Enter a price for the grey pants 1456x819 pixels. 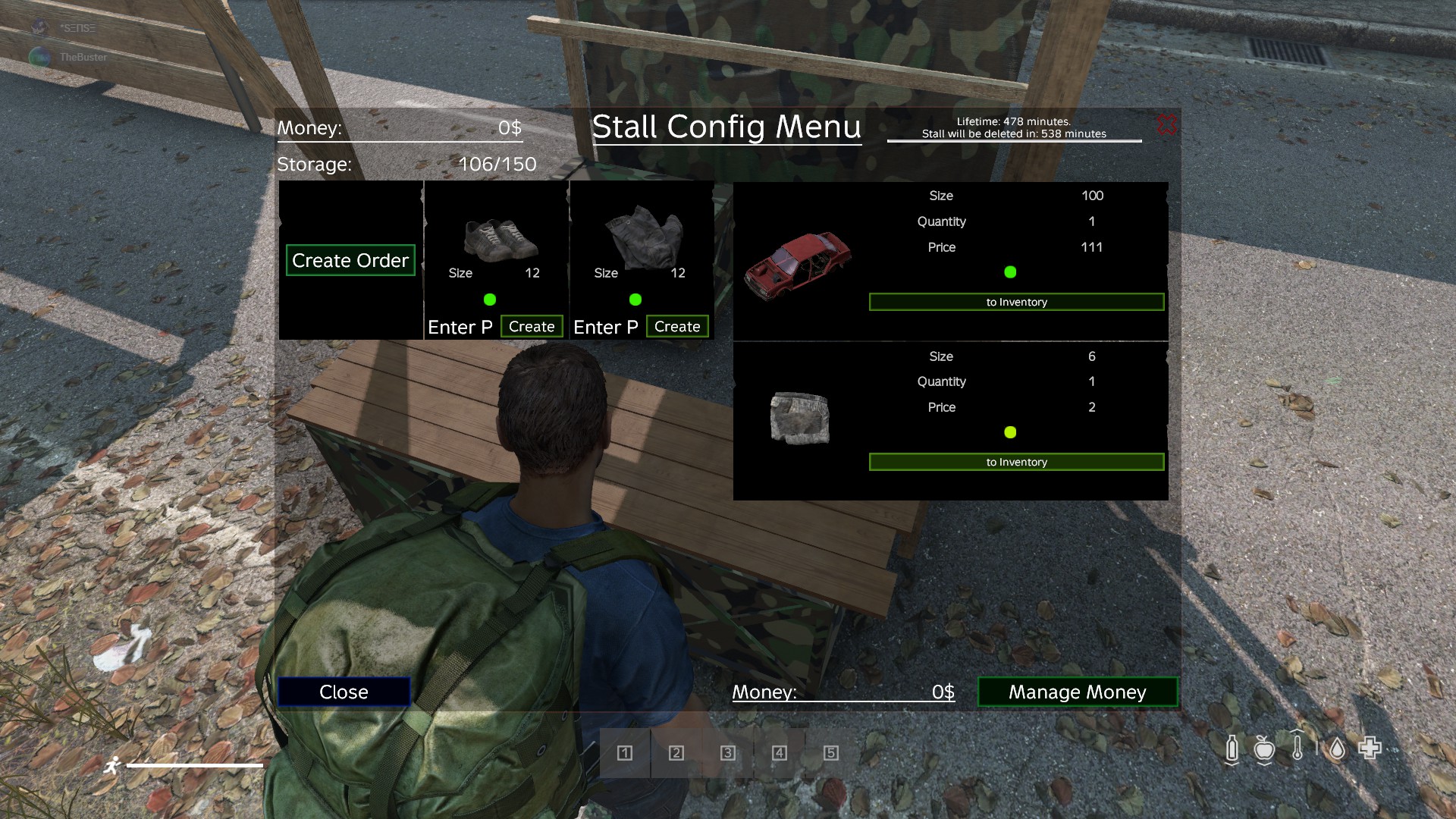click(606, 327)
